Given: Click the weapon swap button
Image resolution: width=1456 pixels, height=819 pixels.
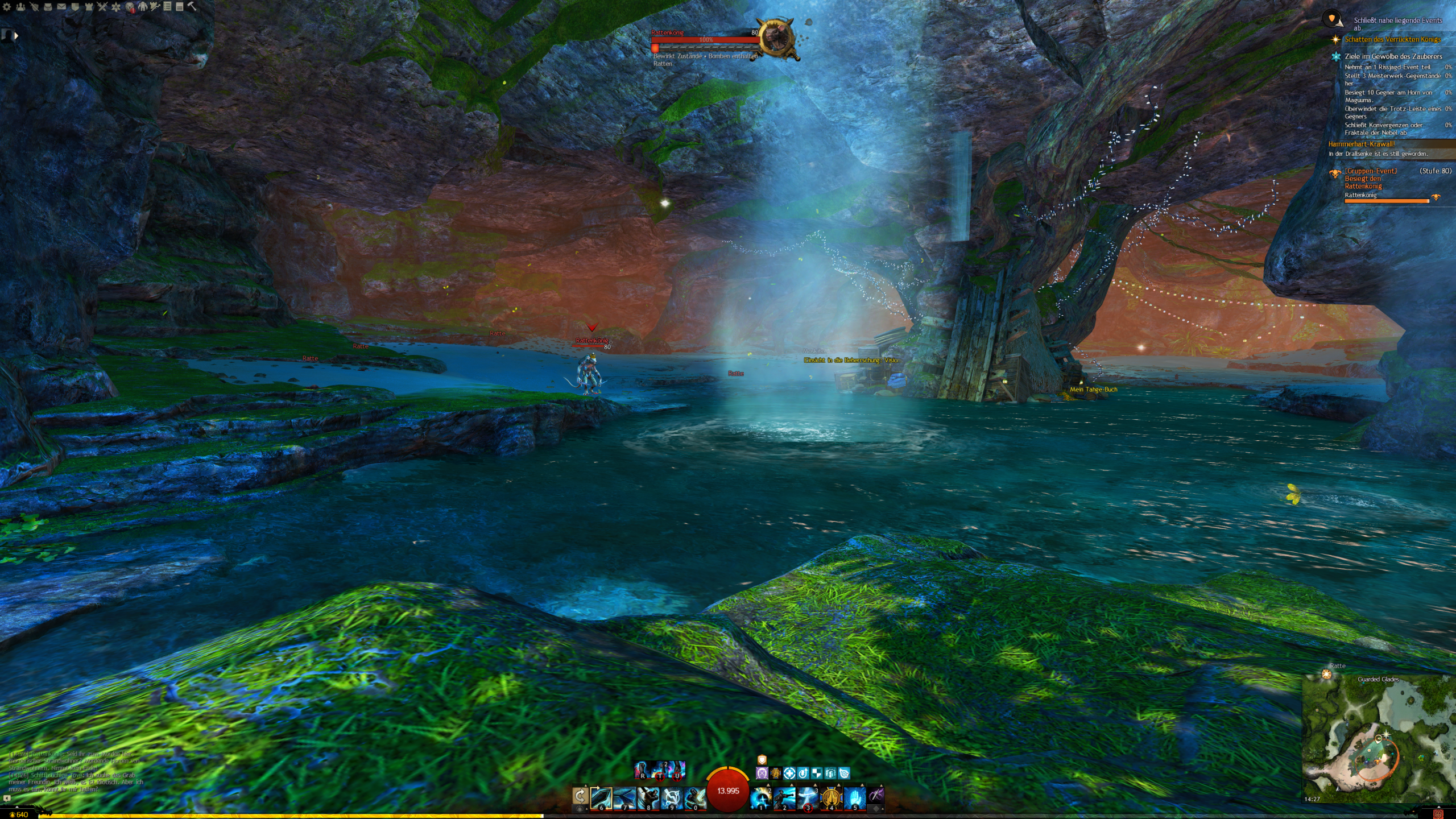Looking at the screenshot, I should click(x=580, y=796).
